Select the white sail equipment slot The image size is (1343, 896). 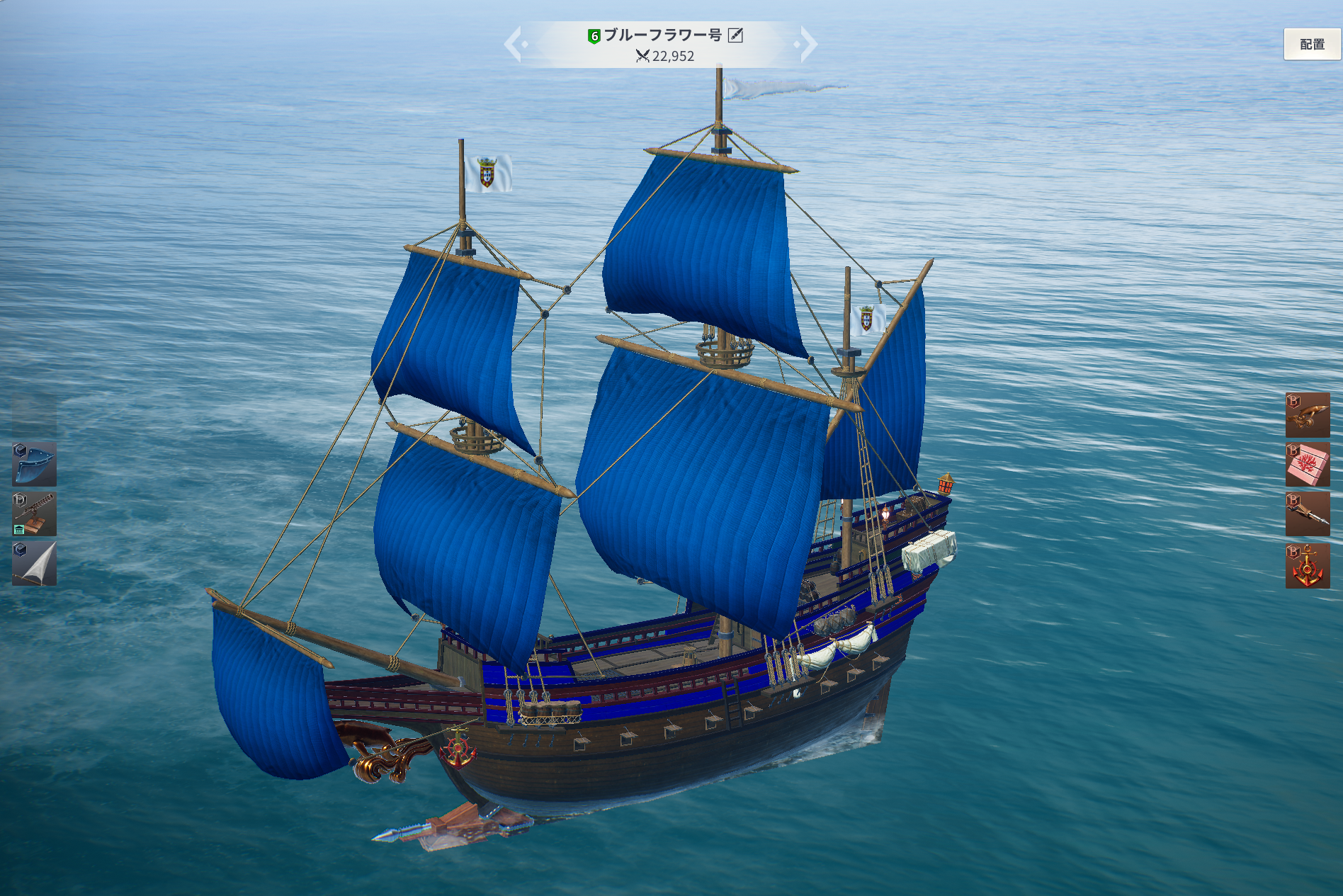coord(34,564)
